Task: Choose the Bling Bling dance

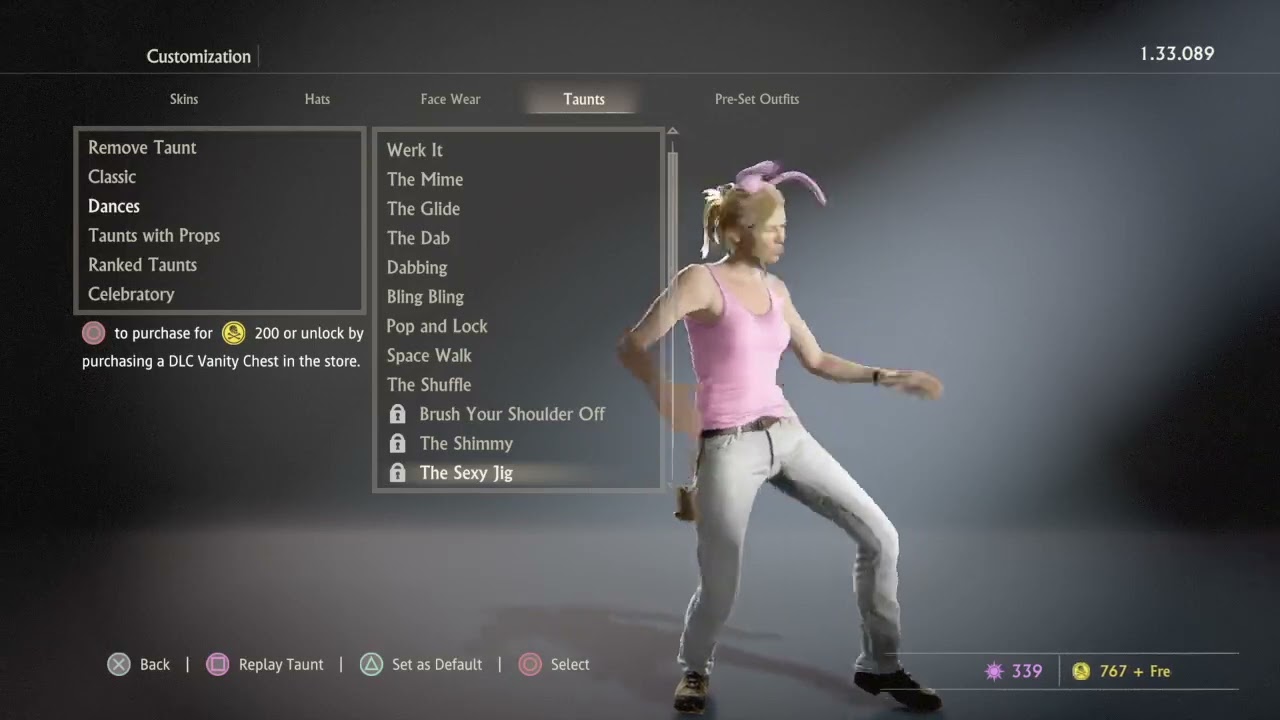Action: (425, 297)
